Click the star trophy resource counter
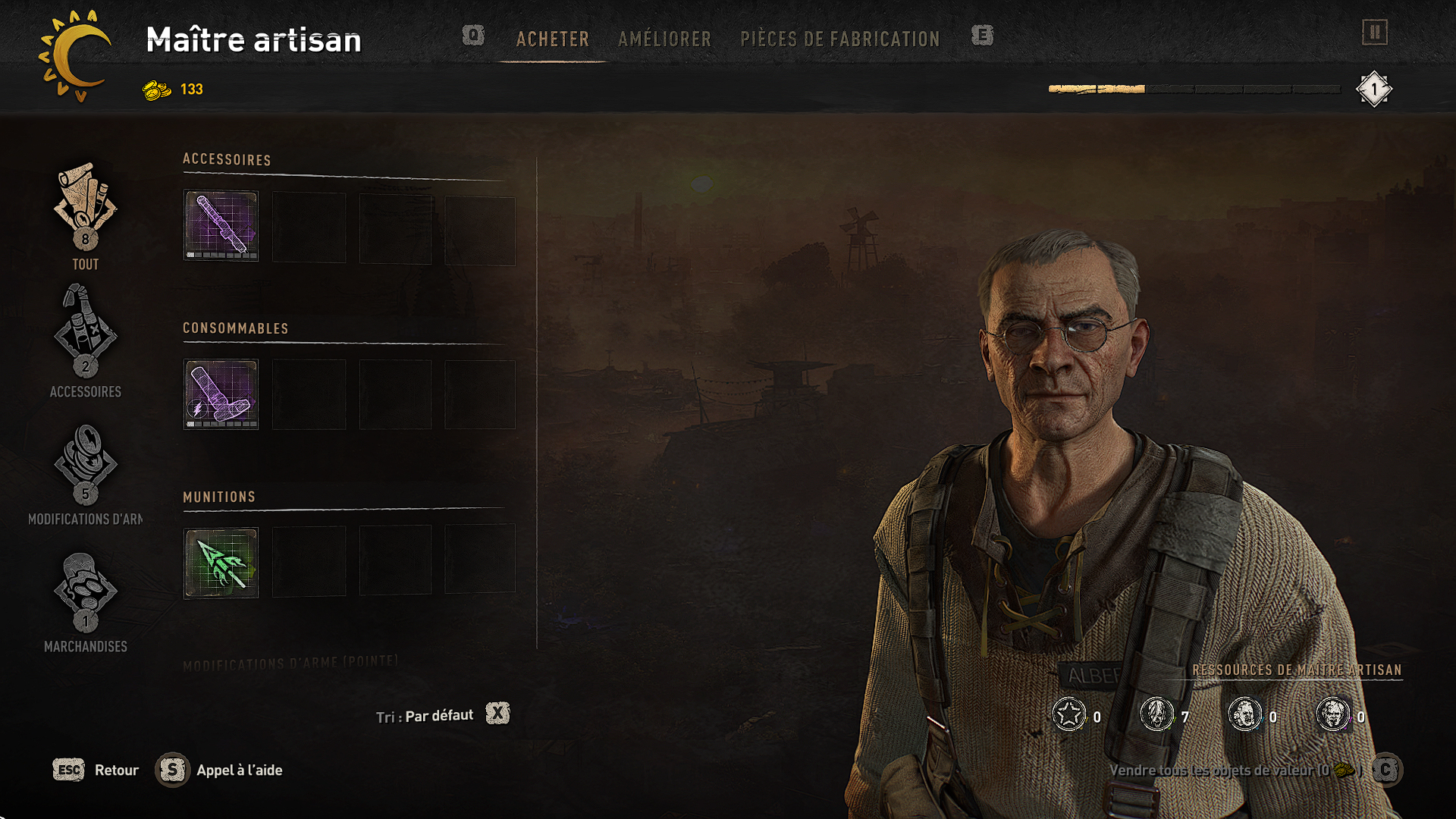The width and height of the screenshot is (1456, 819). (x=1069, y=714)
